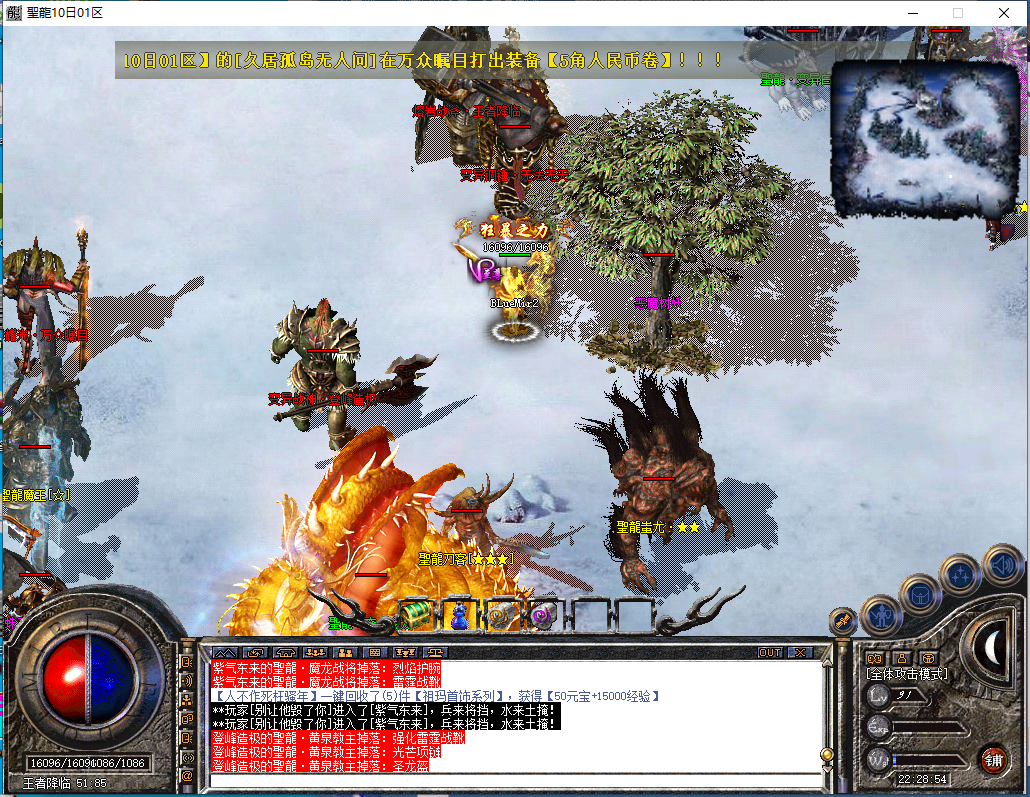Toggle sound with the speaker button
The height and width of the screenshot is (797, 1030).
pos(1001,563)
